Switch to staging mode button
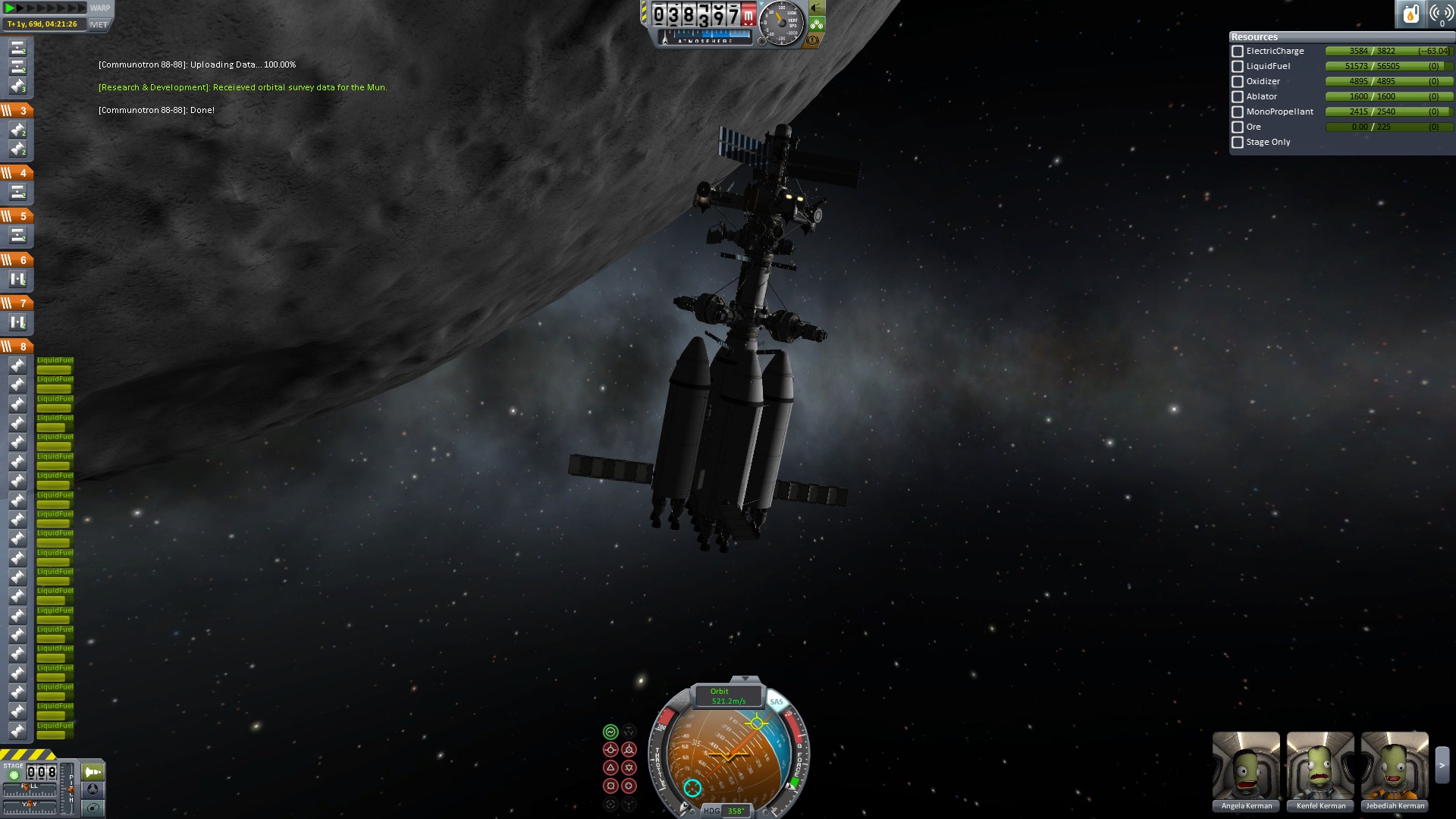 click(x=93, y=772)
